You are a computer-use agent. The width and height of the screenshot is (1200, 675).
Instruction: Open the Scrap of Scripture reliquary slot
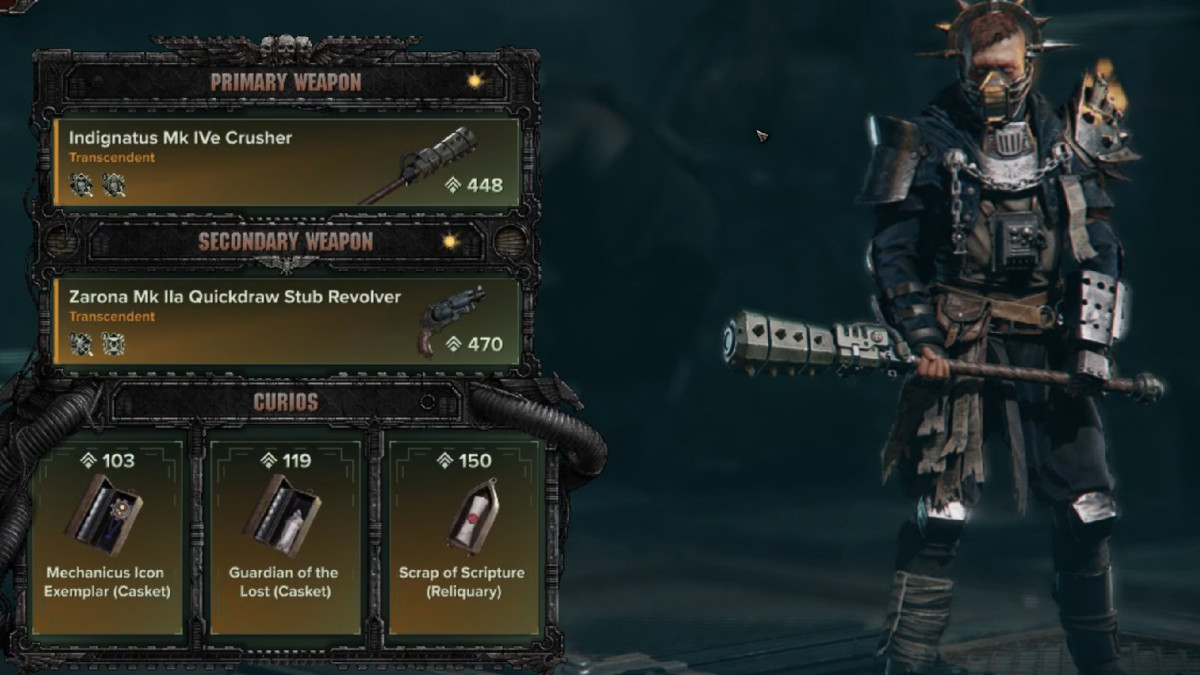[464, 535]
